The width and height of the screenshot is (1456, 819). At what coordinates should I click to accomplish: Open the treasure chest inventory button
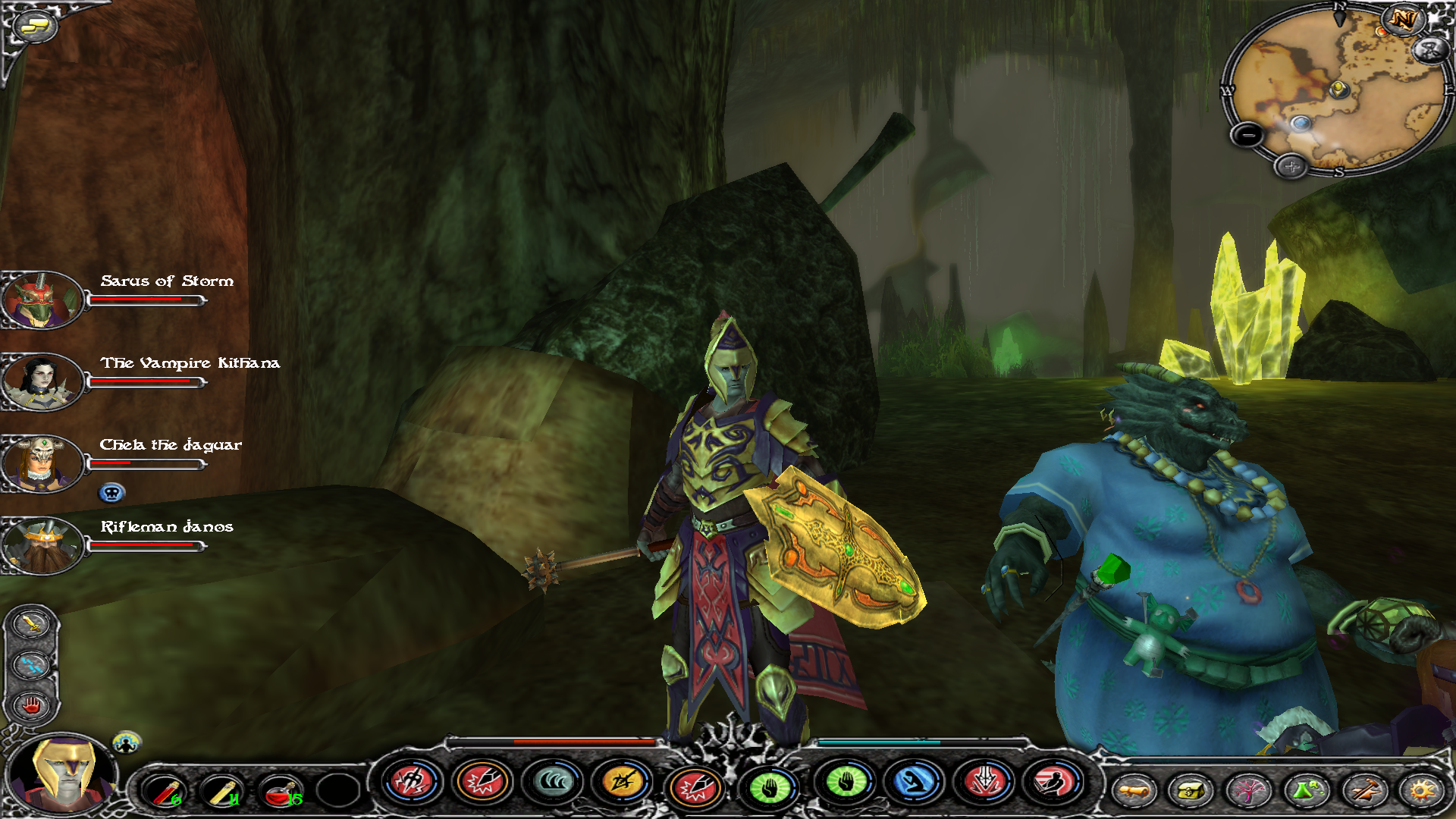1191,791
